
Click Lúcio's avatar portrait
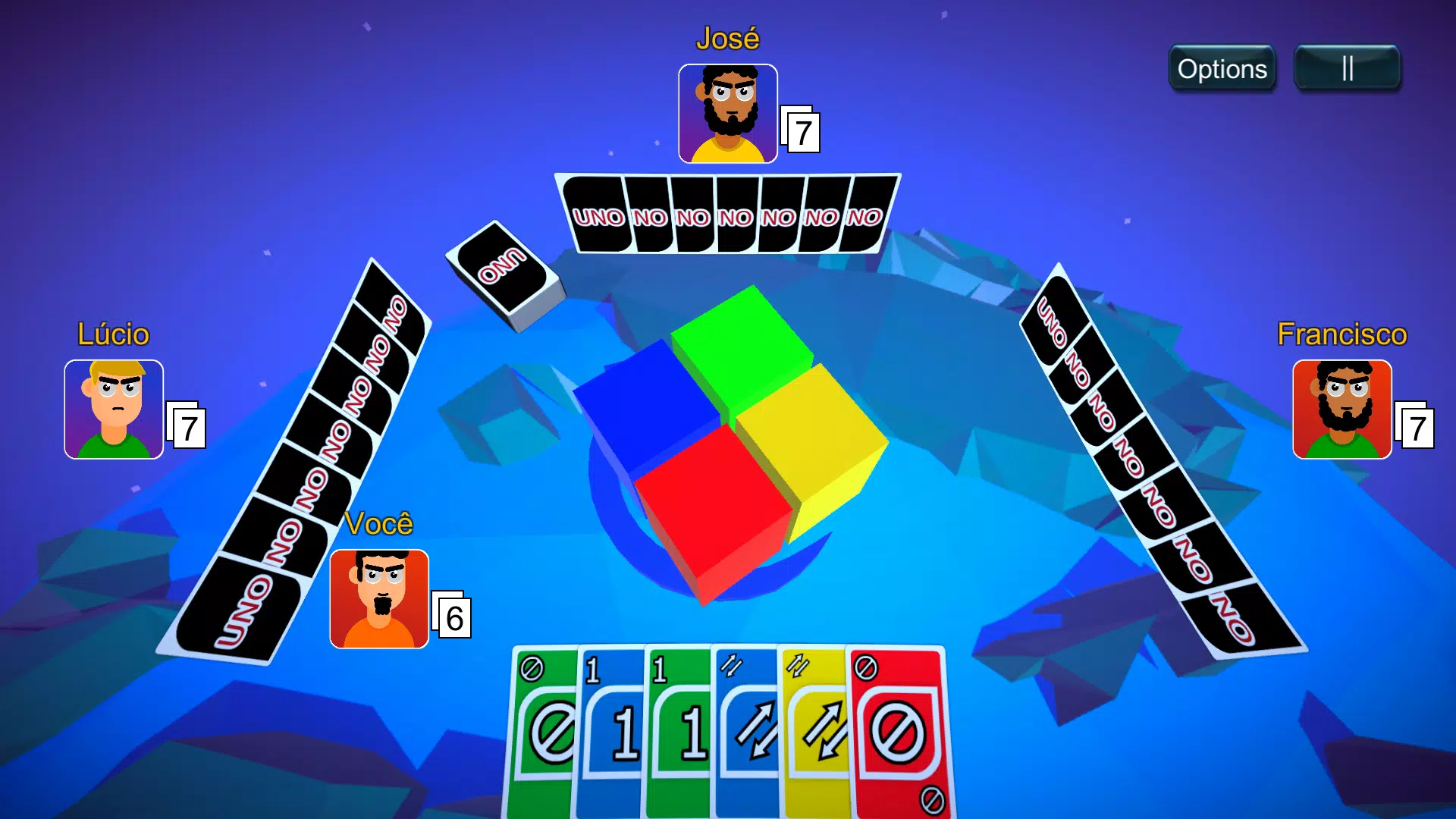(114, 409)
